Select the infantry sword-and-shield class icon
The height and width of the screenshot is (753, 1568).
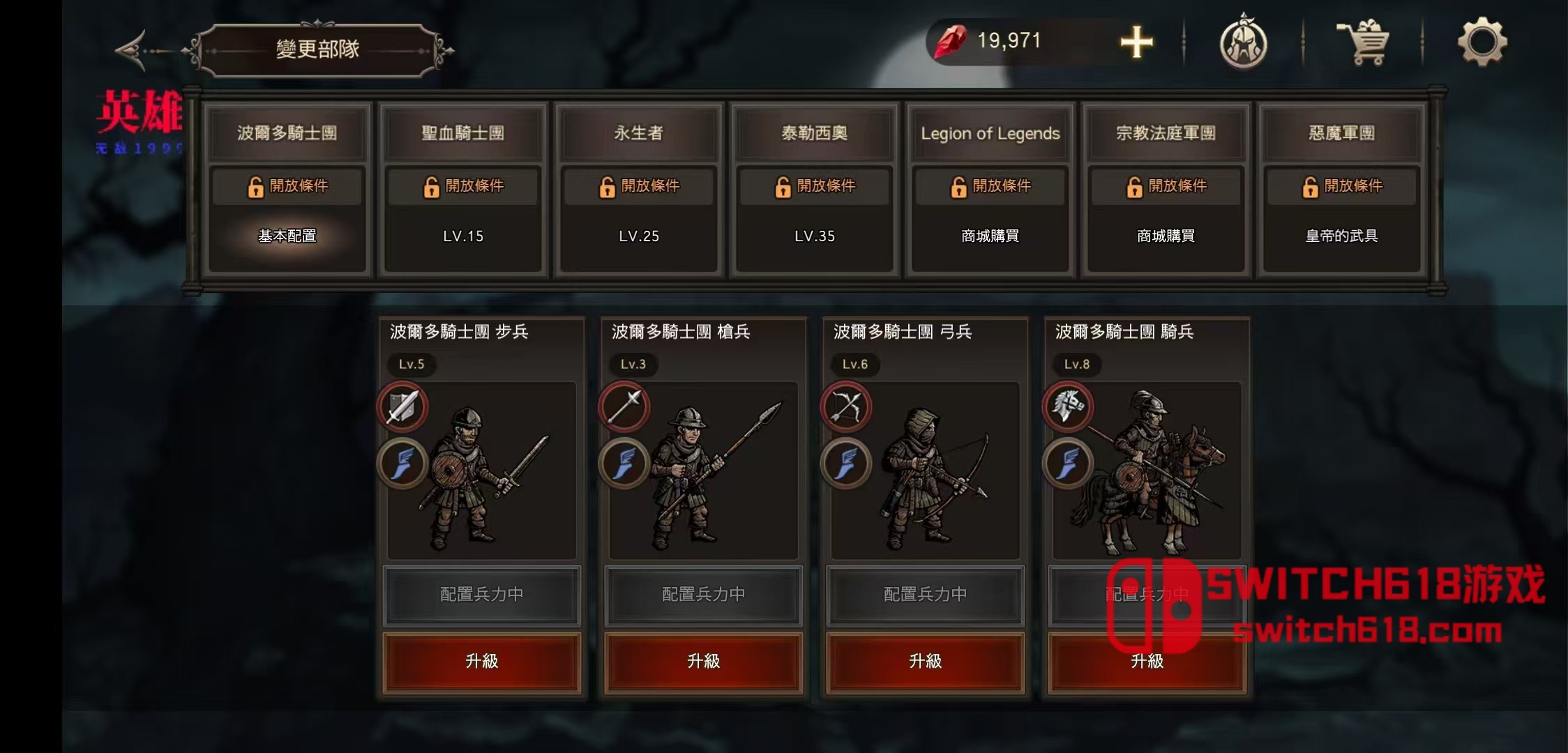402,407
